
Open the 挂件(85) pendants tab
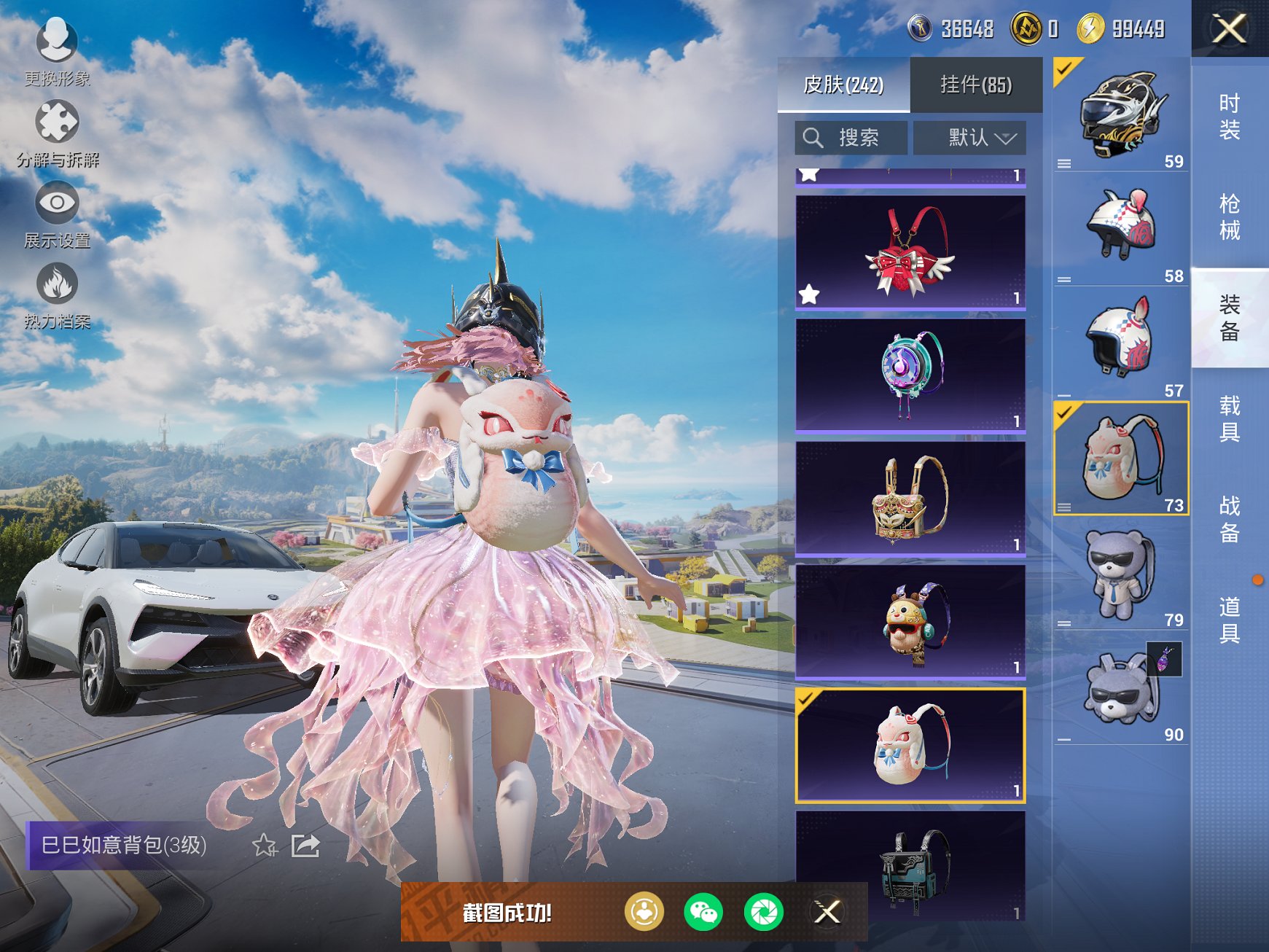[976, 85]
